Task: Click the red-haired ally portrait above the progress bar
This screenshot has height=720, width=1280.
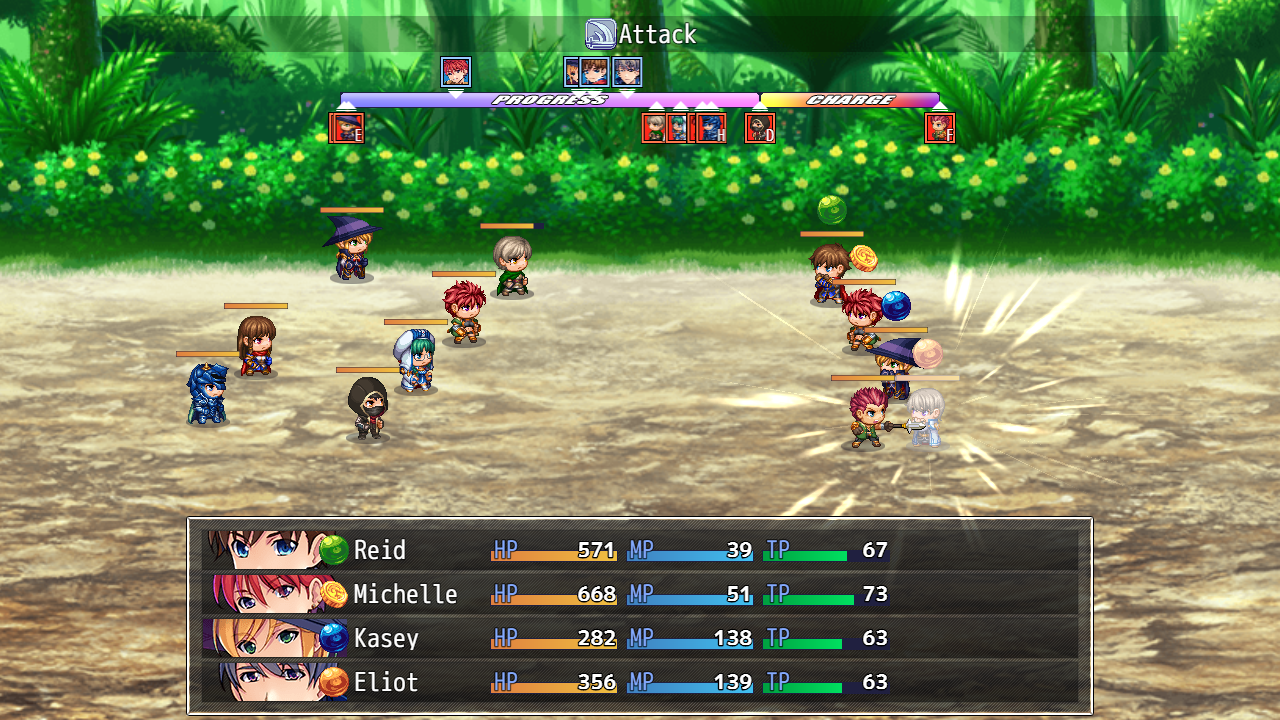Action: [456, 72]
